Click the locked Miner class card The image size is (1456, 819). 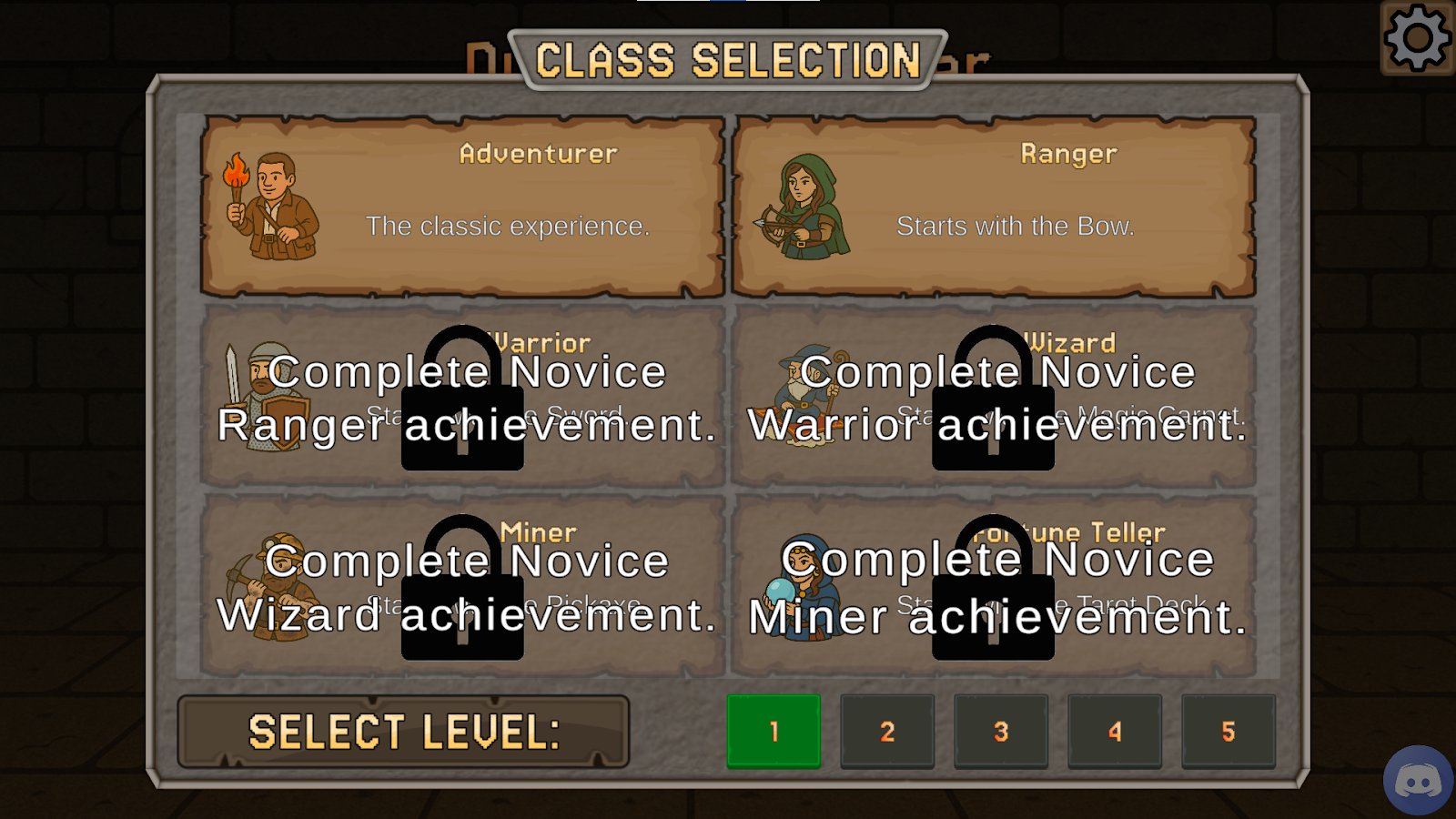462,586
